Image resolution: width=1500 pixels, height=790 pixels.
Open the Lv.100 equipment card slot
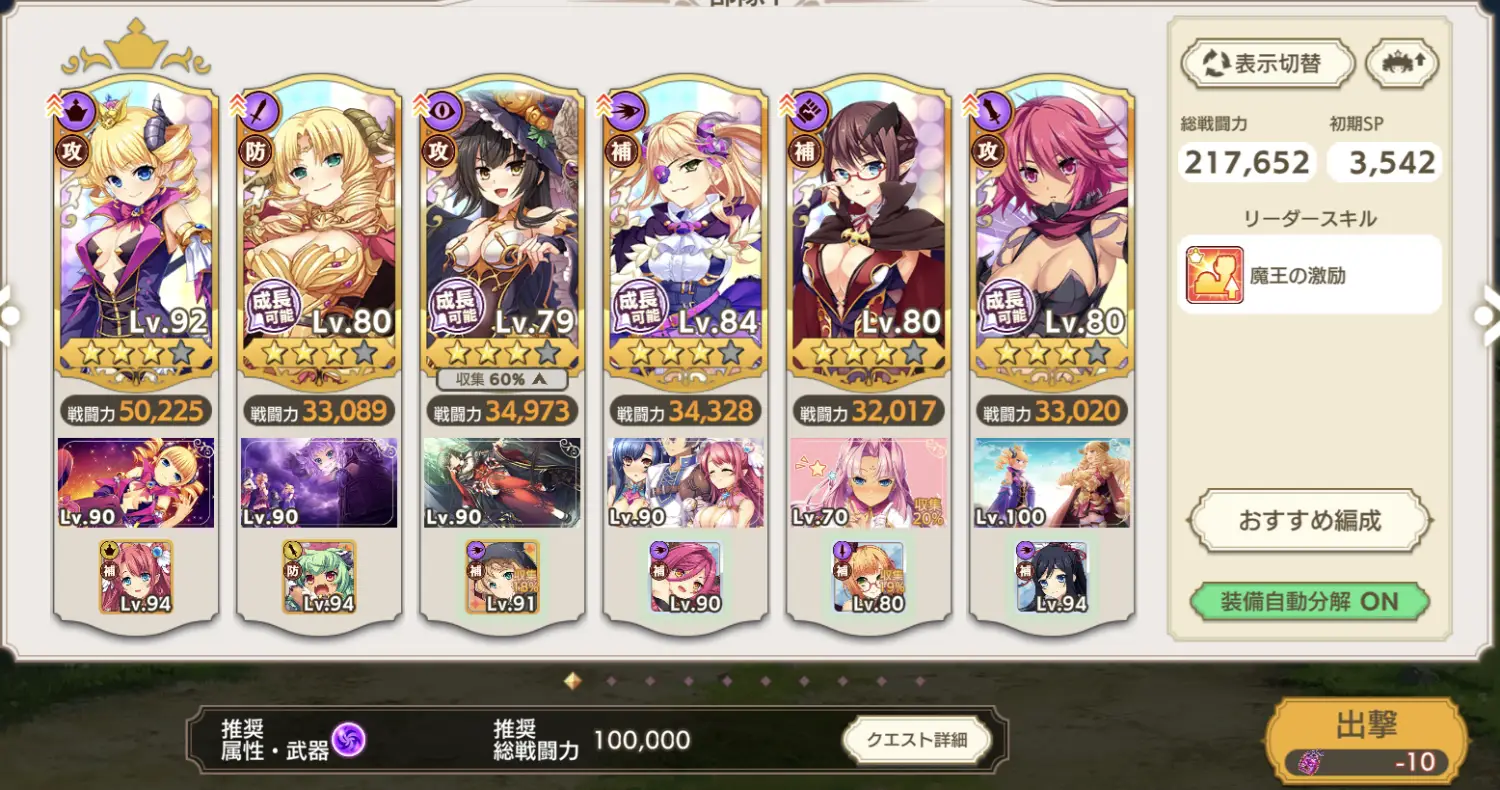(x=1052, y=483)
